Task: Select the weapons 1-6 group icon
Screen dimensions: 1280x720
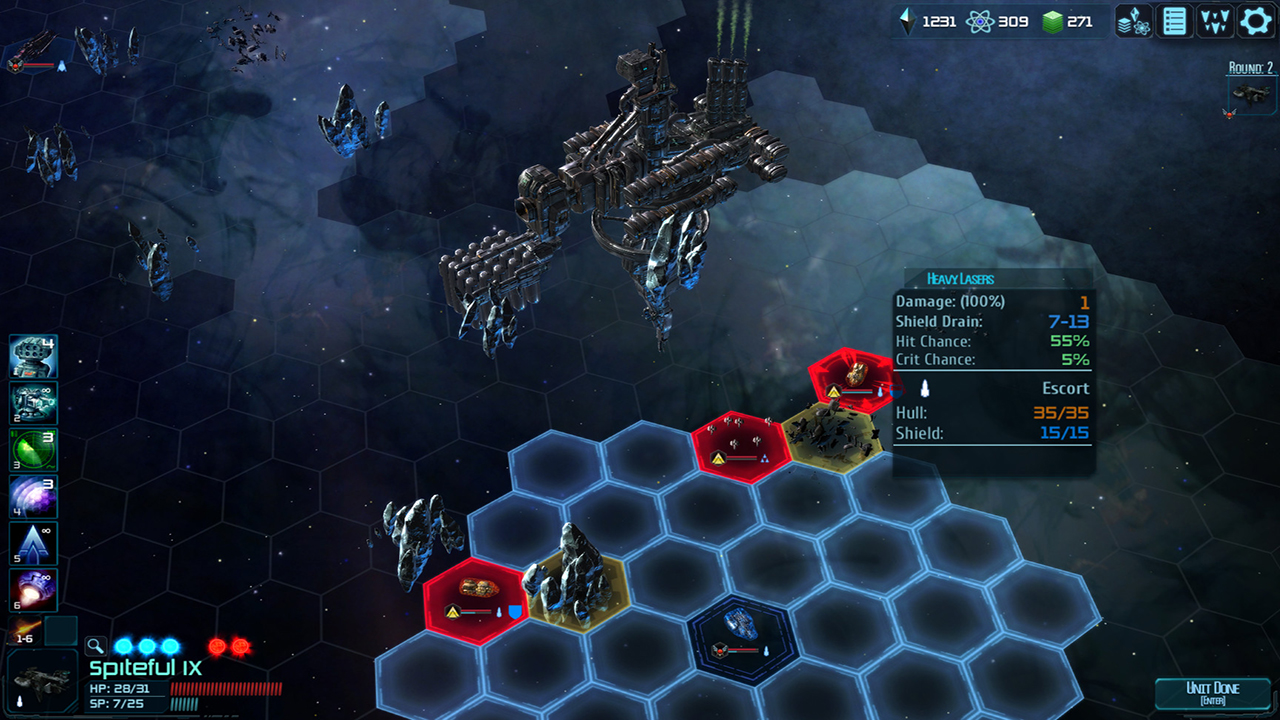Action: [x=26, y=631]
